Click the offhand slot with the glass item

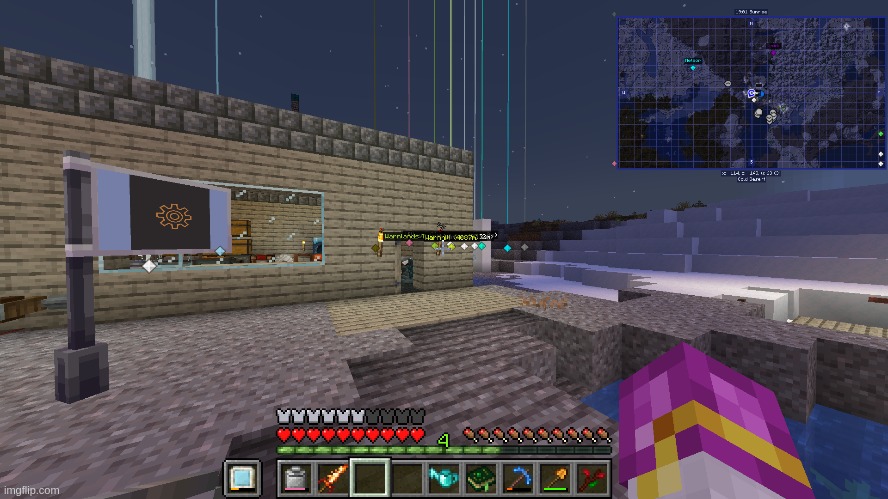coord(241,479)
